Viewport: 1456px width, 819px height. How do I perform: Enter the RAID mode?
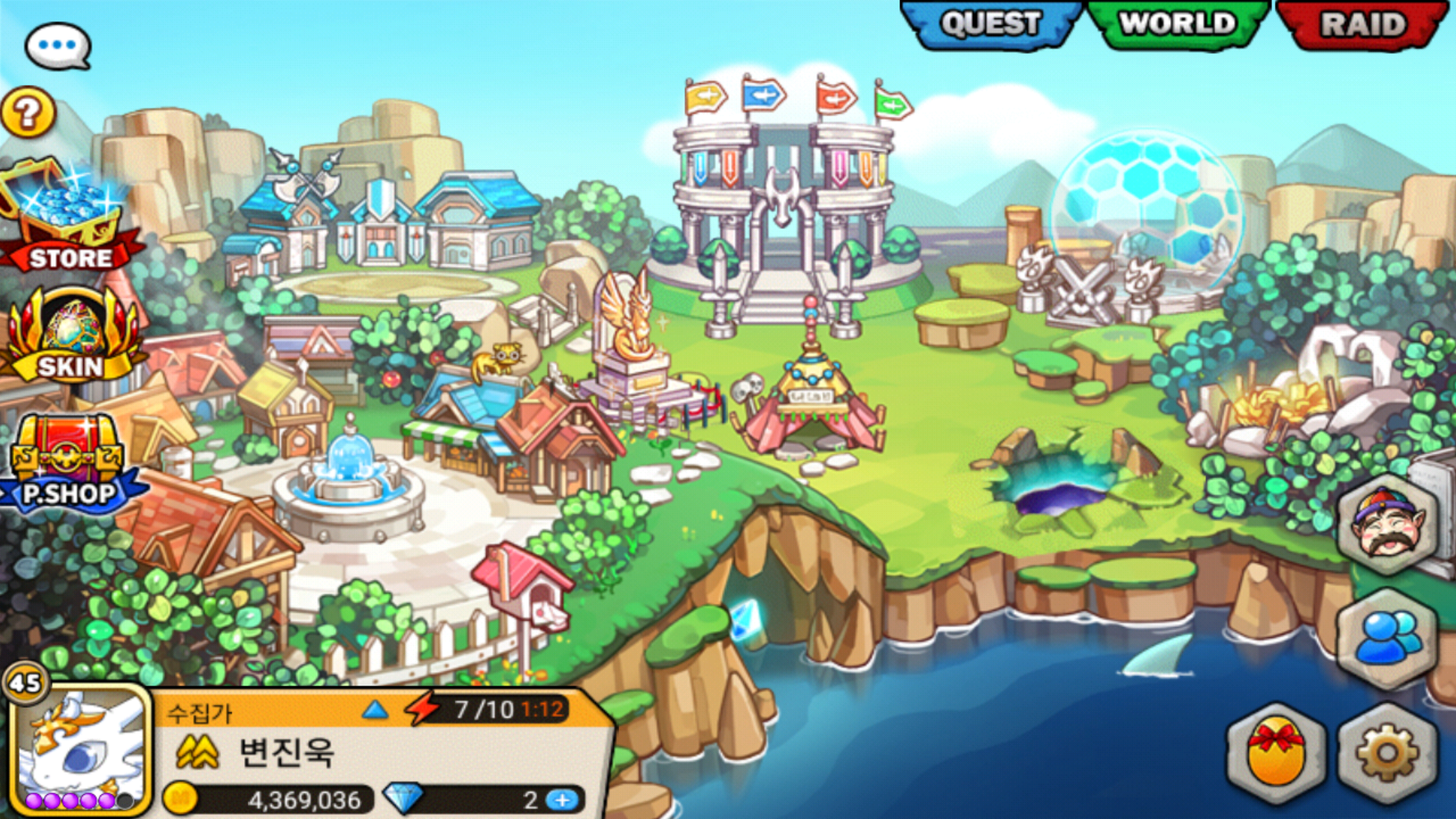coord(1363,24)
